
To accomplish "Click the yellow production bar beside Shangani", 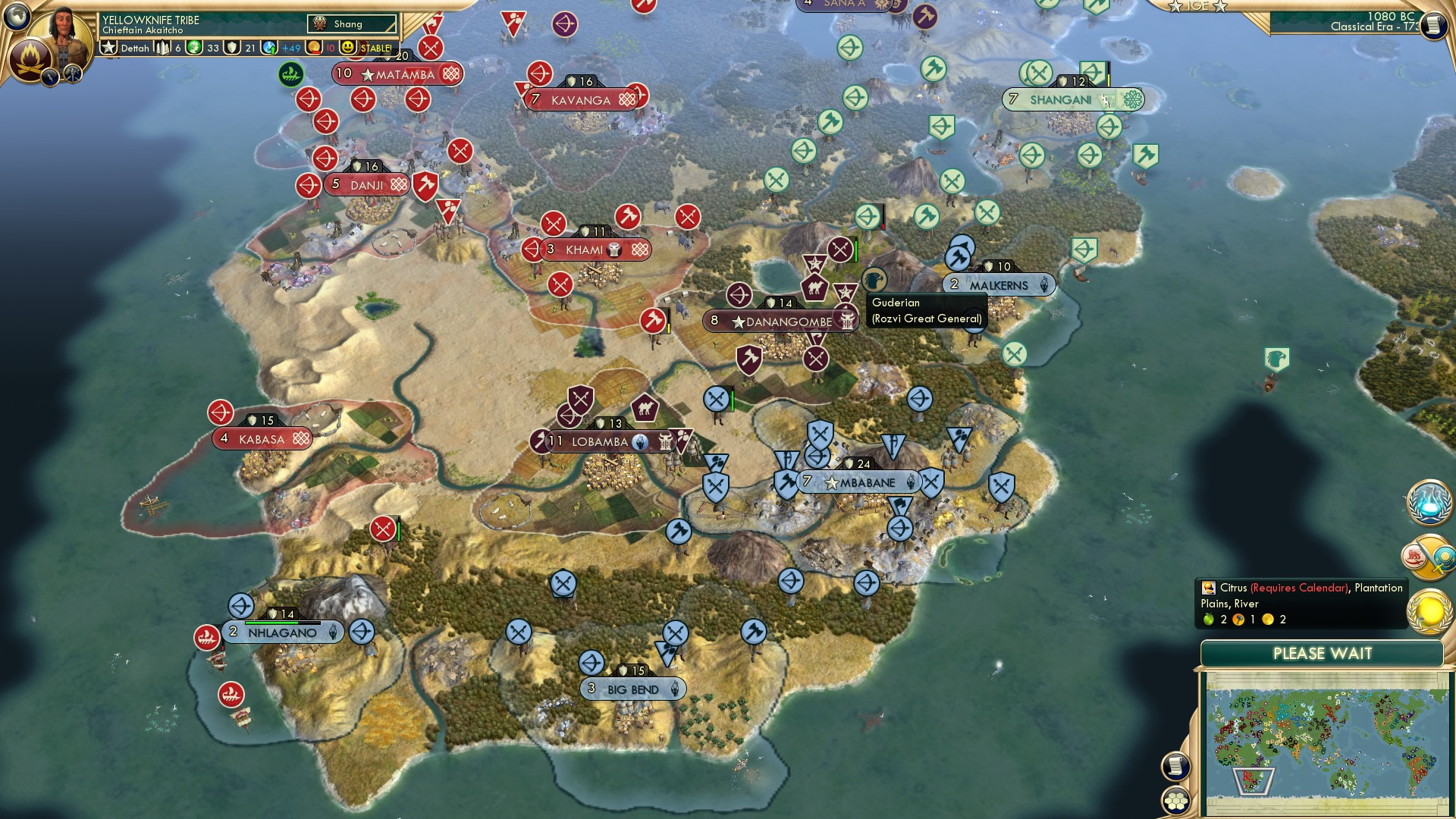I will 1109,80.
